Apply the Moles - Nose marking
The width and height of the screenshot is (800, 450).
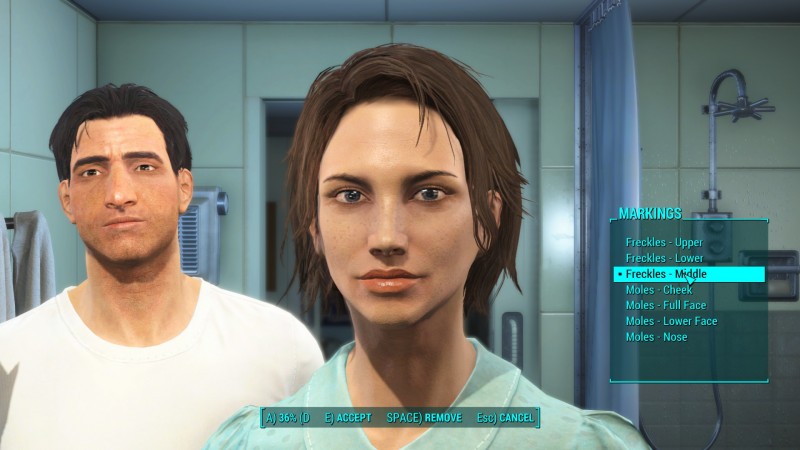point(656,337)
